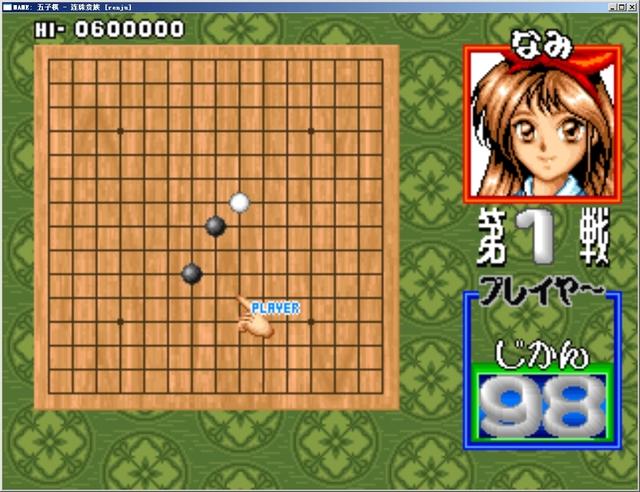640x492 pixels.
Task: Click the black stone diagonally touching the white stone
Action: point(215,226)
